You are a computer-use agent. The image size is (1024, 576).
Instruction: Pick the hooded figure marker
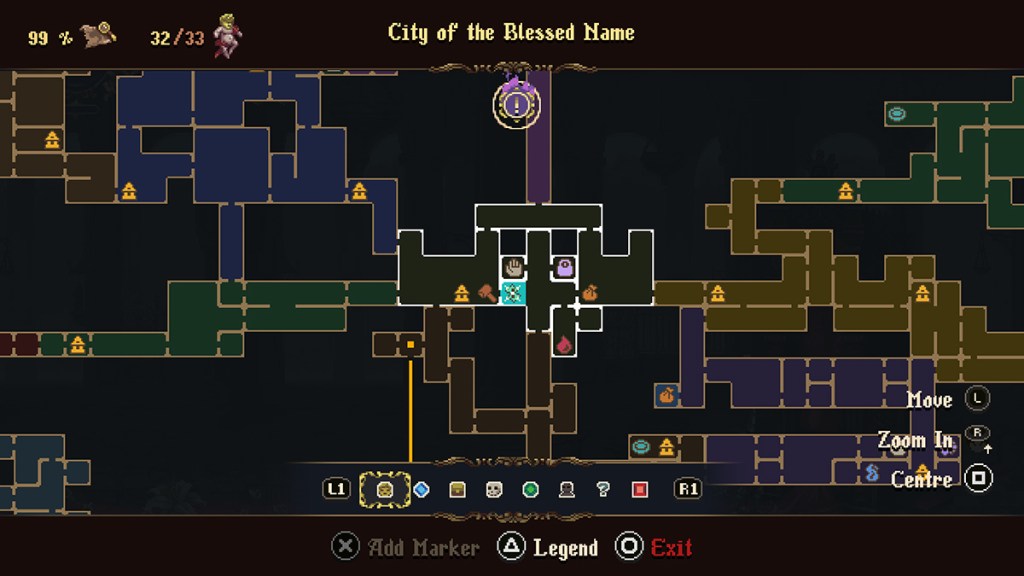tap(566, 490)
